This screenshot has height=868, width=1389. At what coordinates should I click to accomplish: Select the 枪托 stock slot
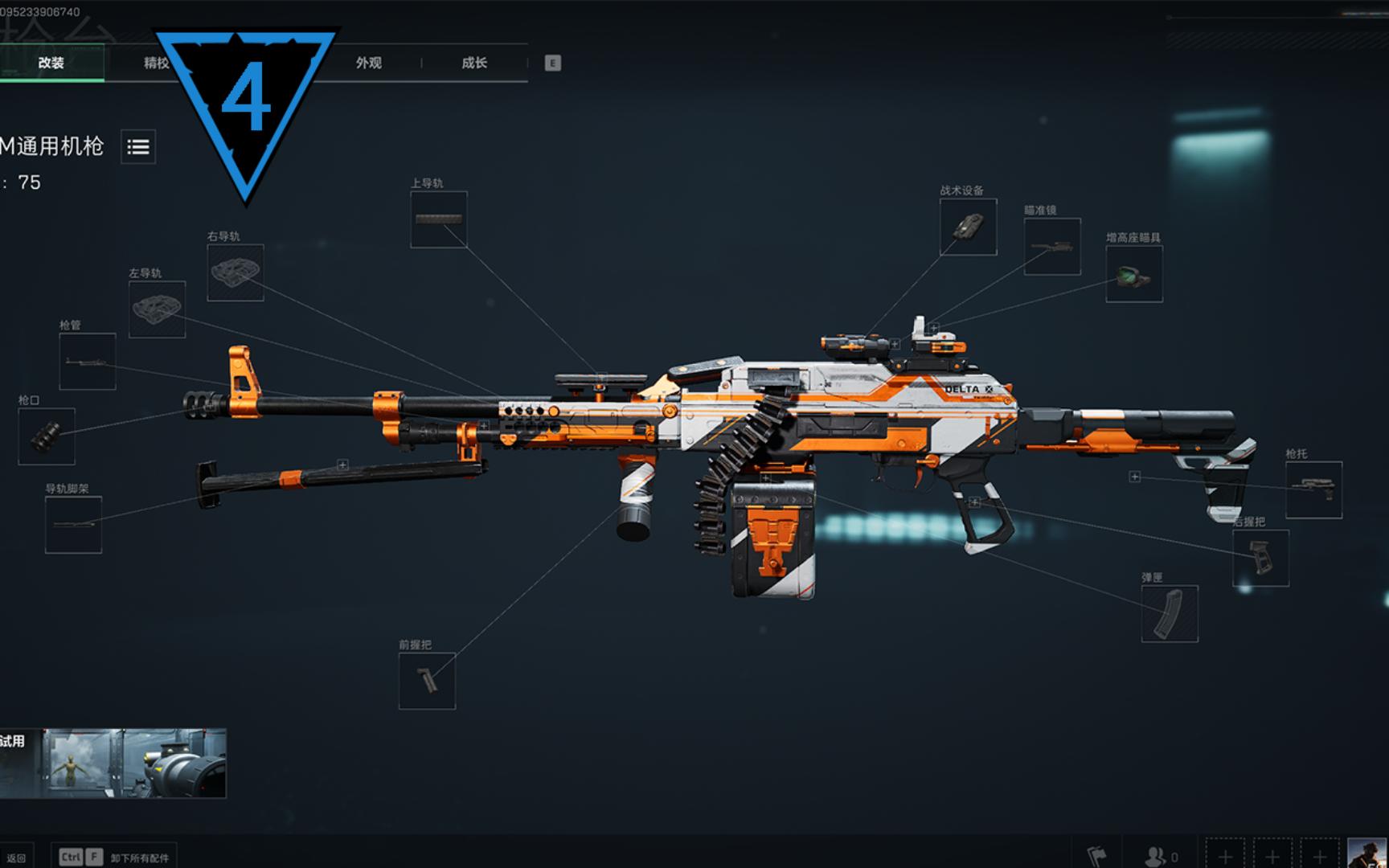(x=1313, y=489)
